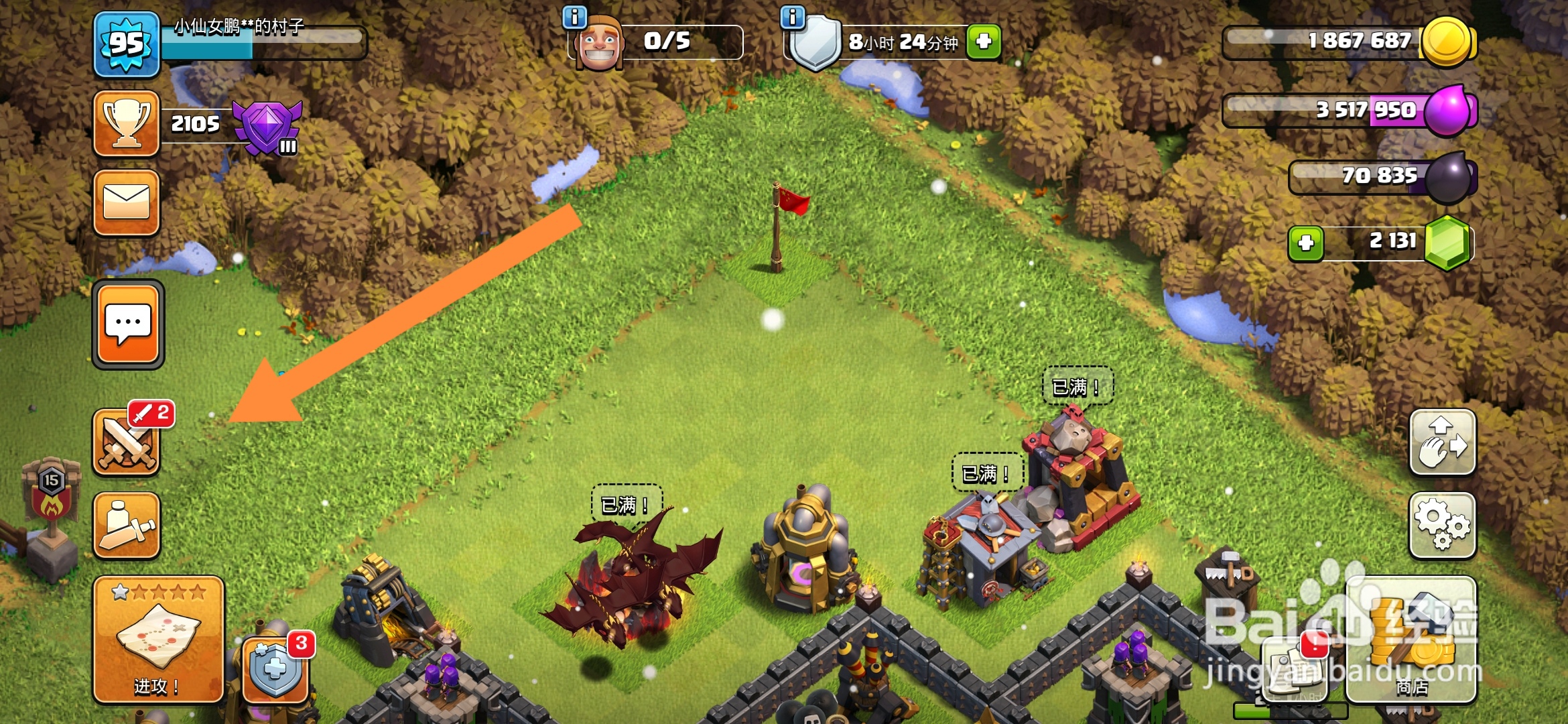Screen dimensions: 1568x724
Task: Tap the trophy rankings button
Action: tap(127, 124)
